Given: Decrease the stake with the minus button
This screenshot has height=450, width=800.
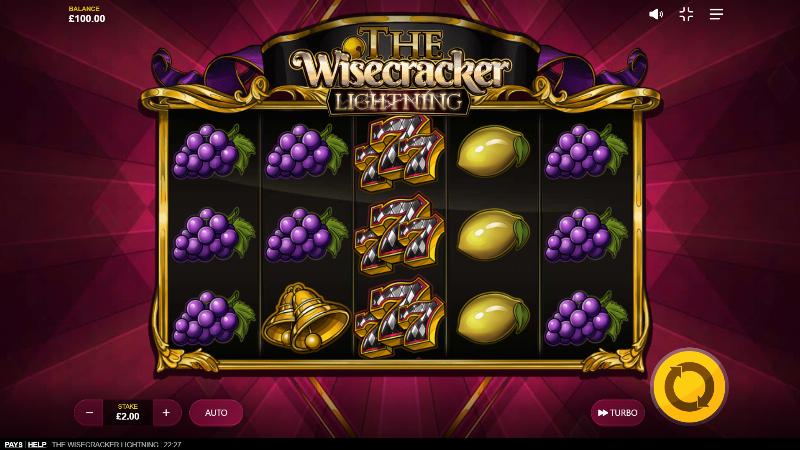Looking at the screenshot, I should point(89,412).
